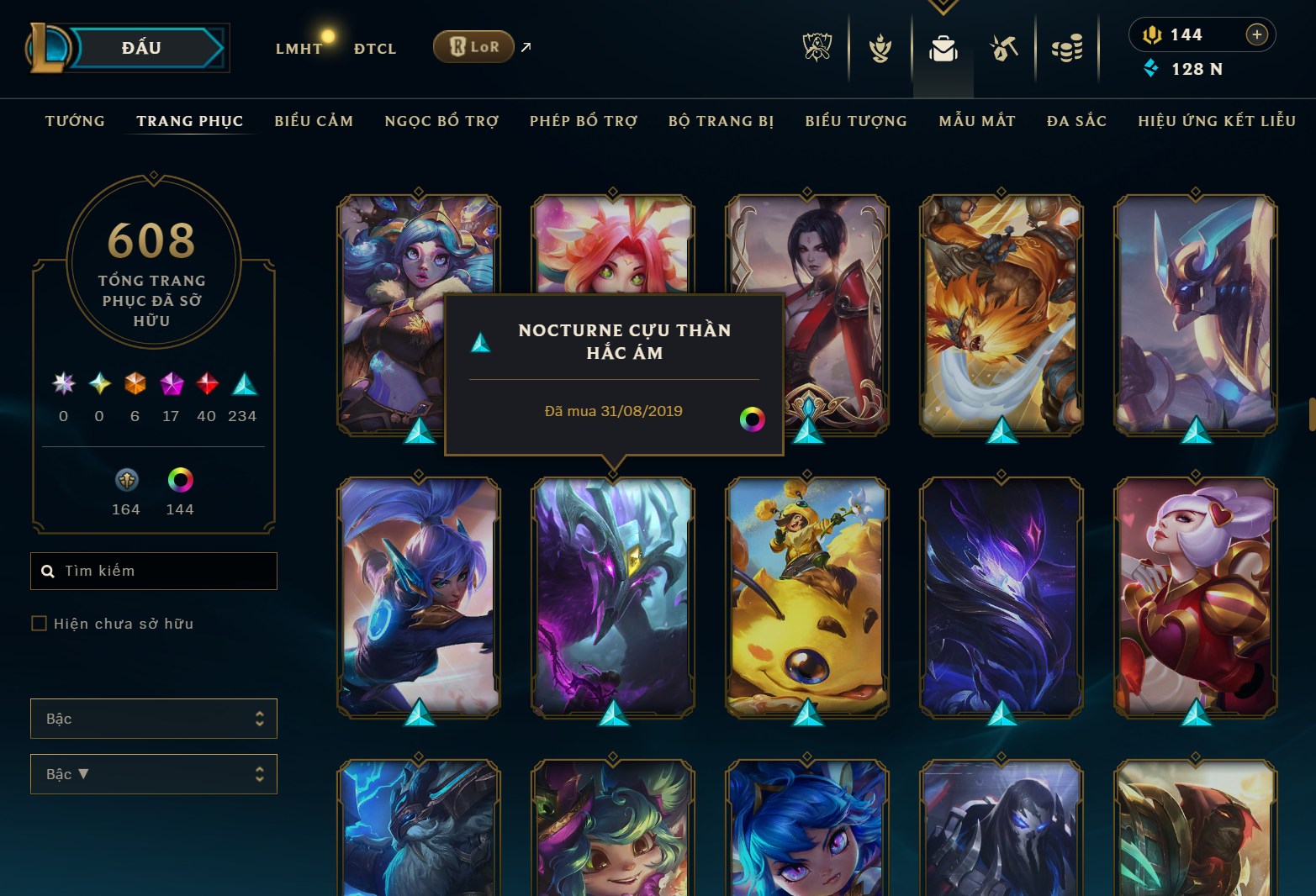Click the ĐẤU play button
The image size is (1316, 896).
[141, 48]
